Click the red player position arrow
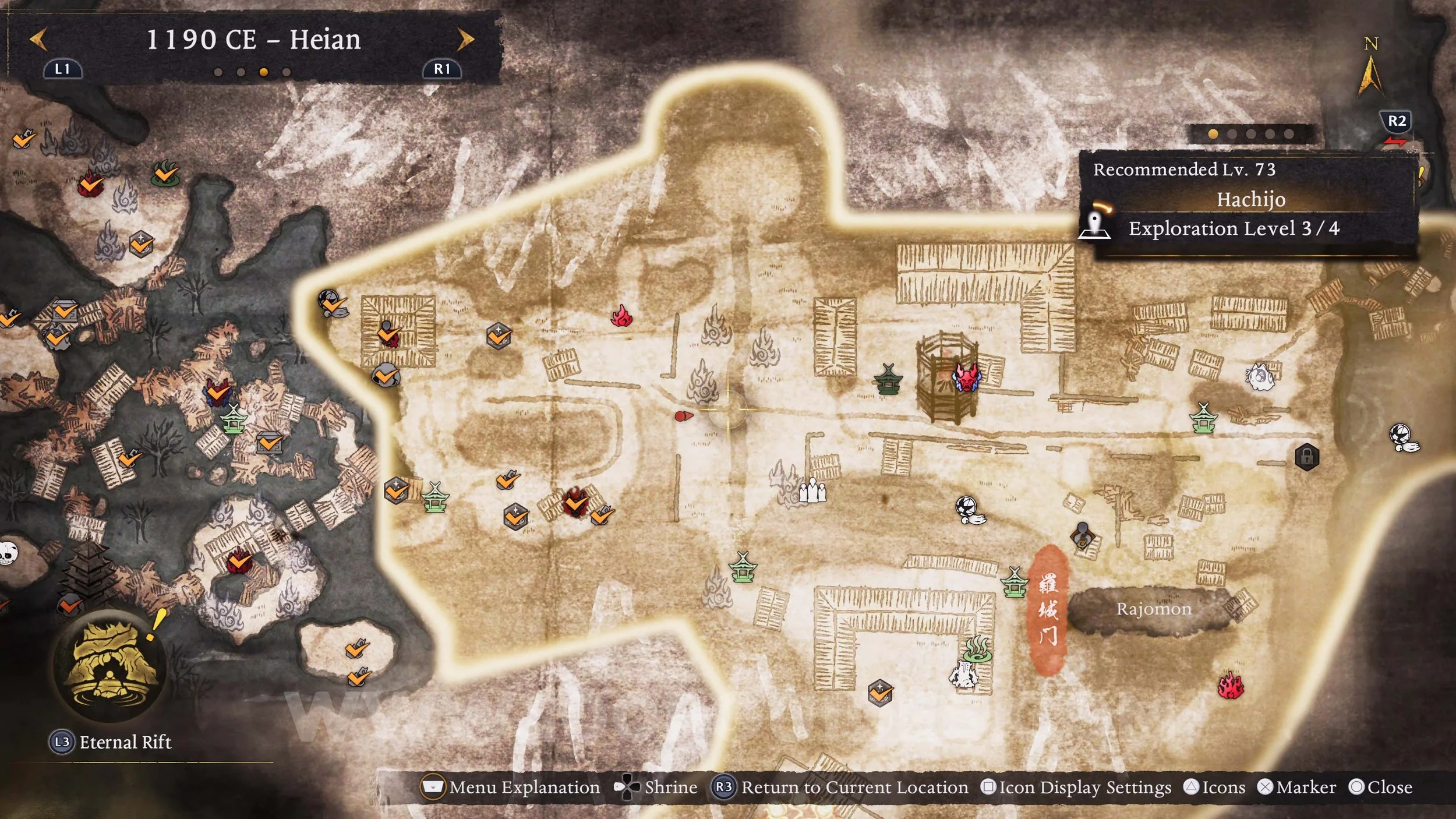This screenshot has height=819, width=1456. pyautogui.click(x=683, y=416)
